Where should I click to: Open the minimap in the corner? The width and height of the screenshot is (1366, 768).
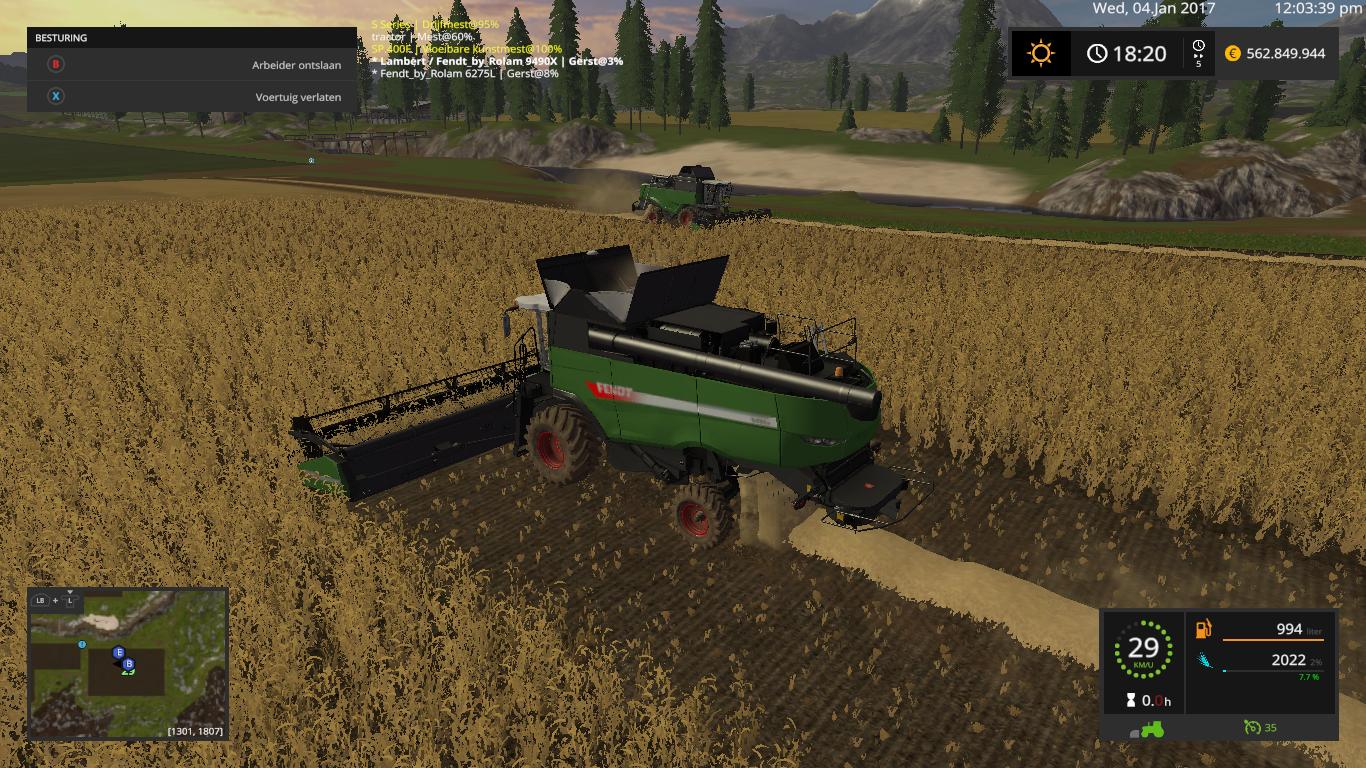(128, 664)
